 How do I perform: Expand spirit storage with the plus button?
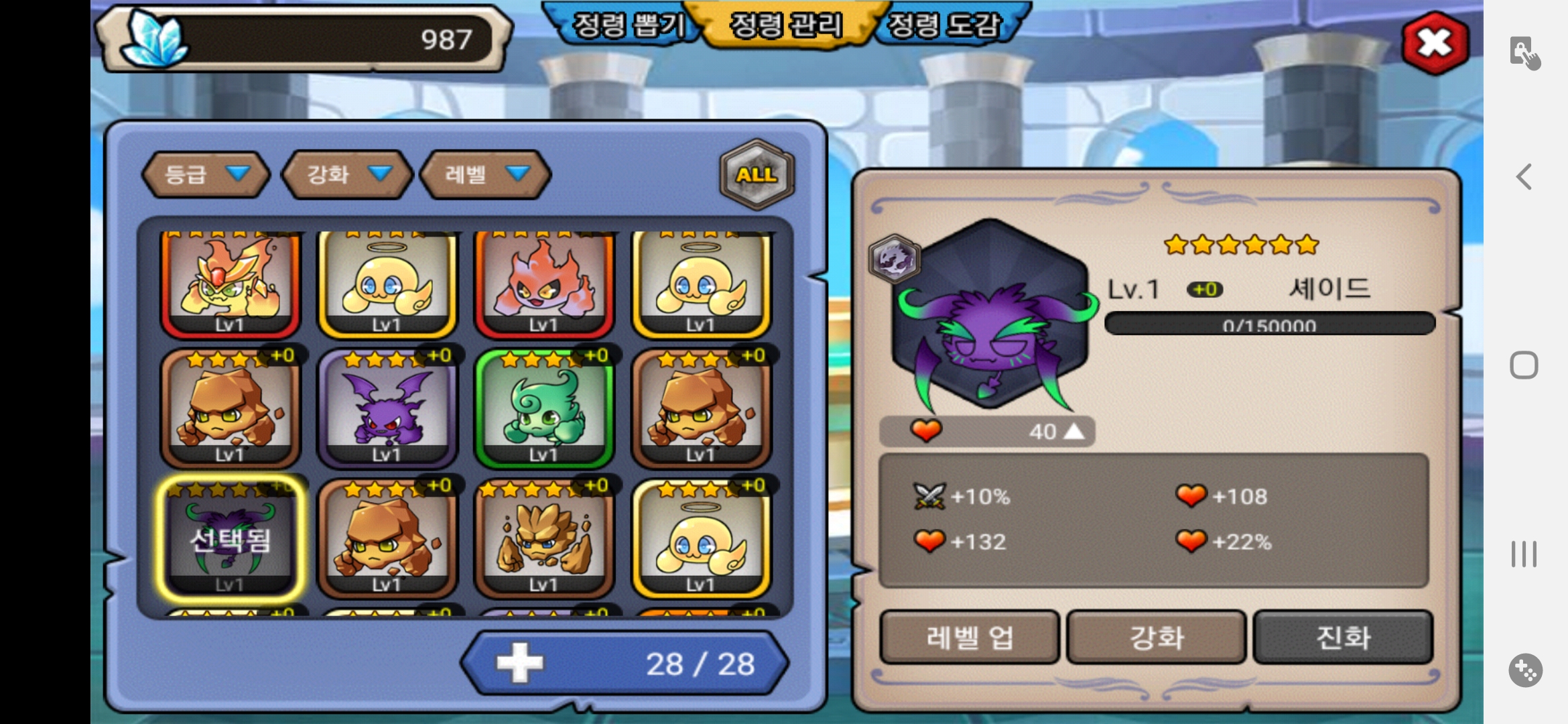point(520,664)
